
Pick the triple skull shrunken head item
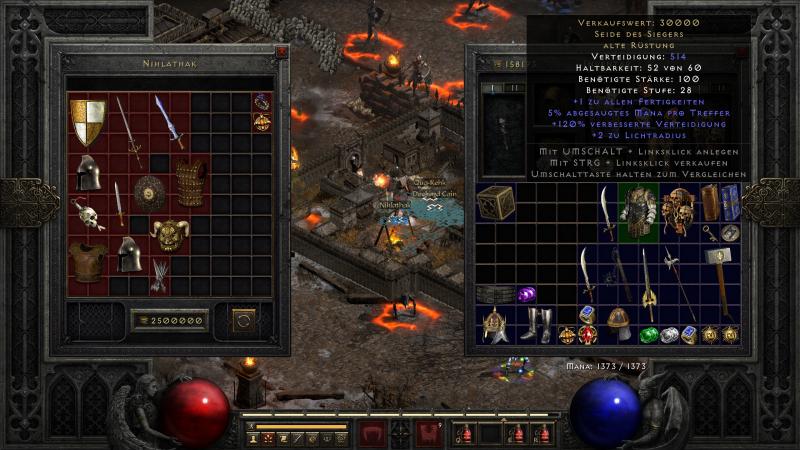(x=679, y=209)
